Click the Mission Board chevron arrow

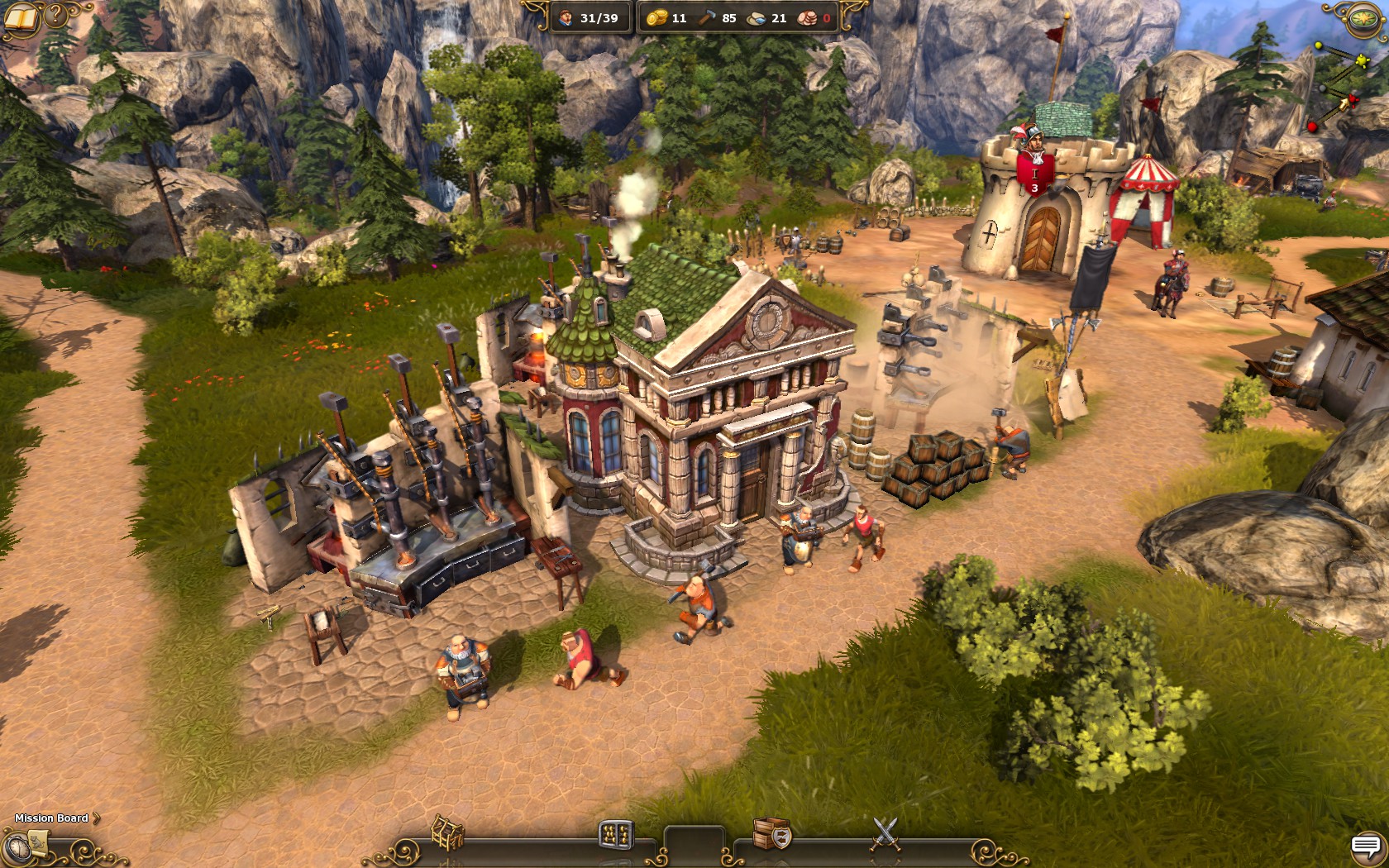[x=96, y=818]
